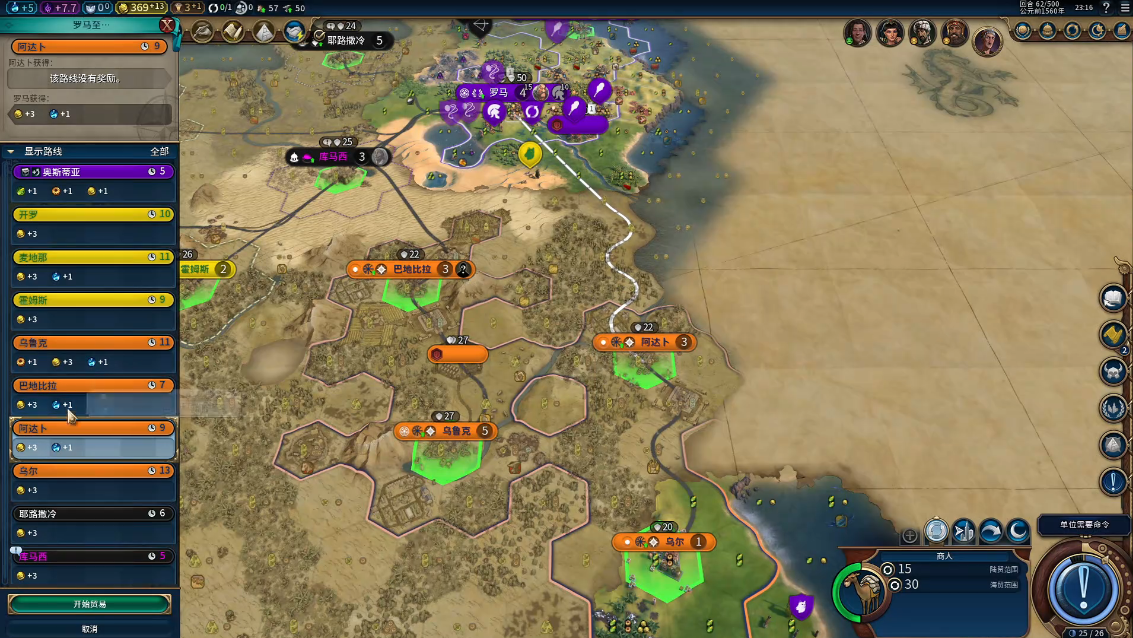Close the 罗马至 trade route panel
Viewport: 1133px width, 638px height.
click(x=167, y=25)
